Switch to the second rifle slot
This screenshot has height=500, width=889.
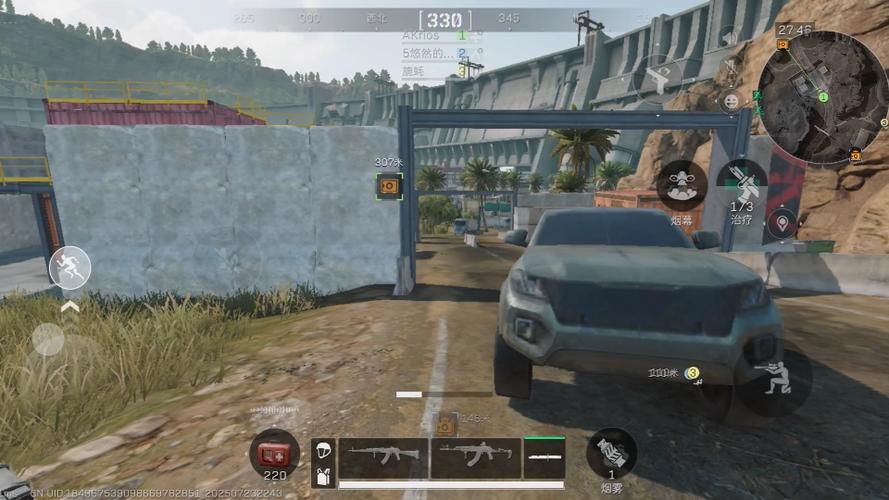(x=476, y=457)
